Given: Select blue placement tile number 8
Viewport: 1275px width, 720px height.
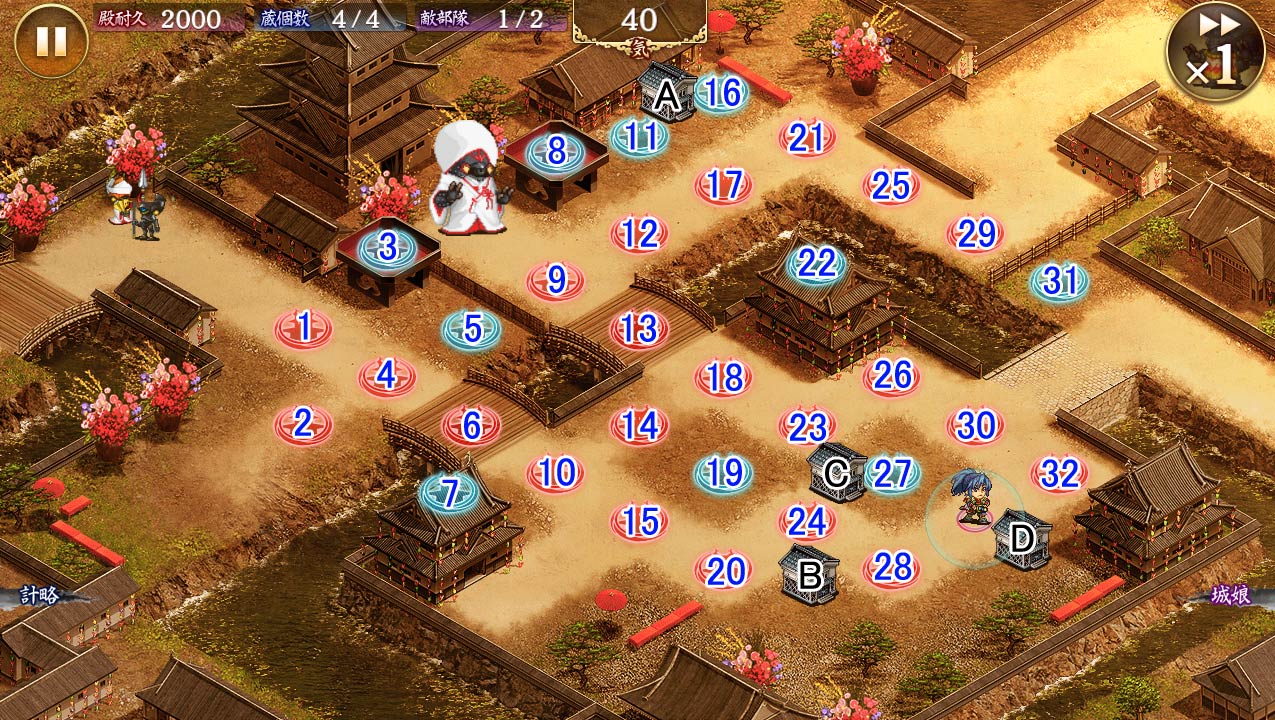Looking at the screenshot, I should pyautogui.click(x=556, y=153).
